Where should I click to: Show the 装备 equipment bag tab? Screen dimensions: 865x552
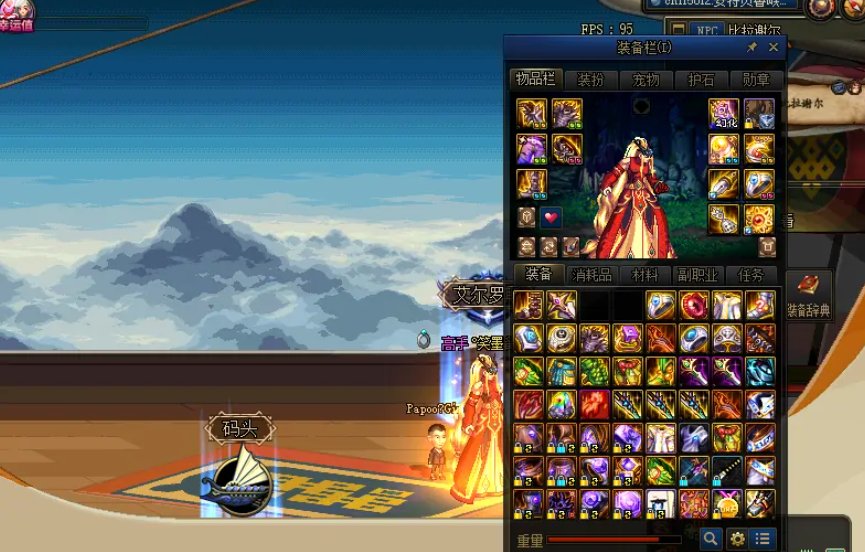[x=538, y=275]
